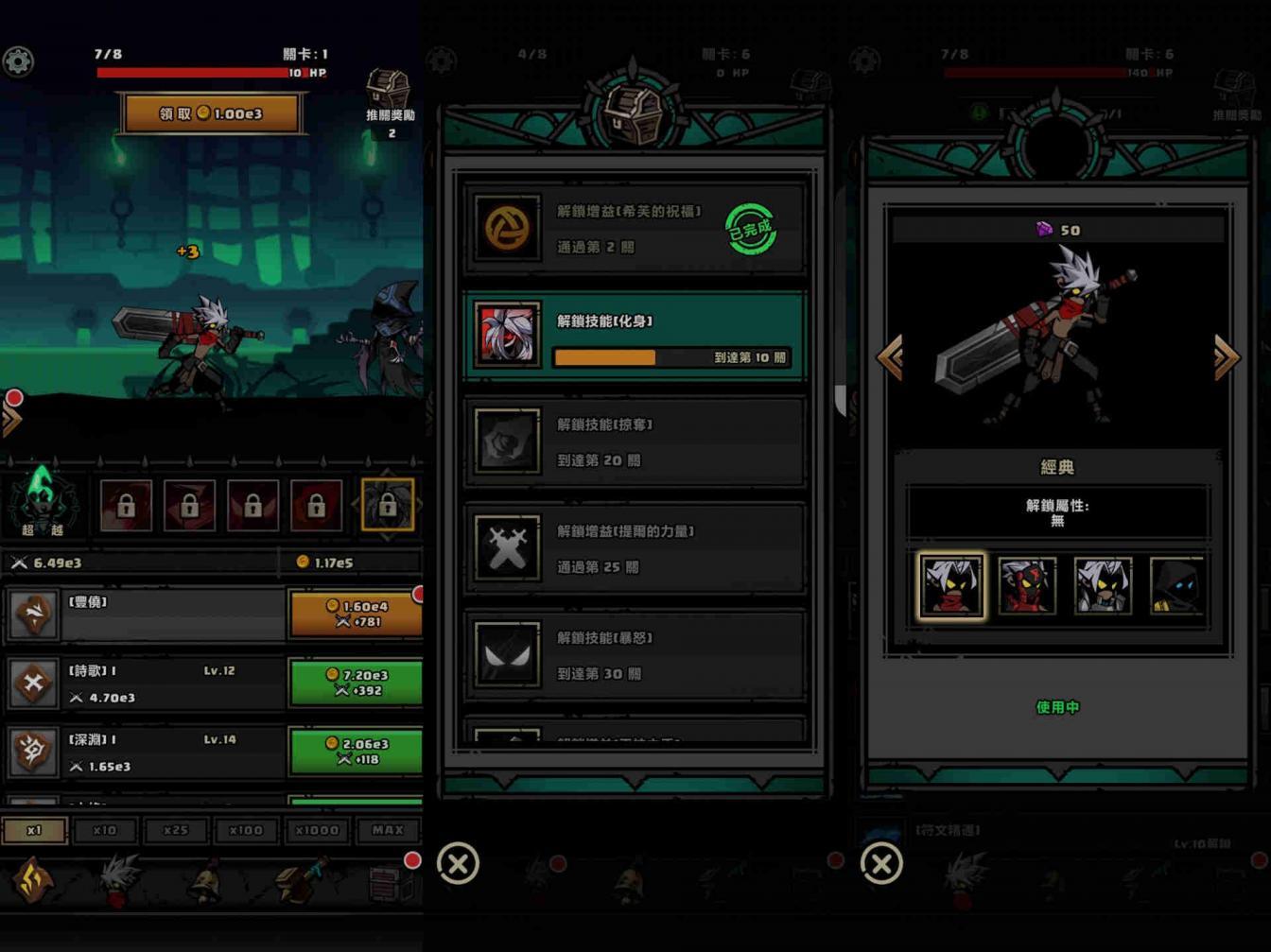Set purchase multiplier to x100
This screenshot has height=952, width=1271.
point(246,830)
